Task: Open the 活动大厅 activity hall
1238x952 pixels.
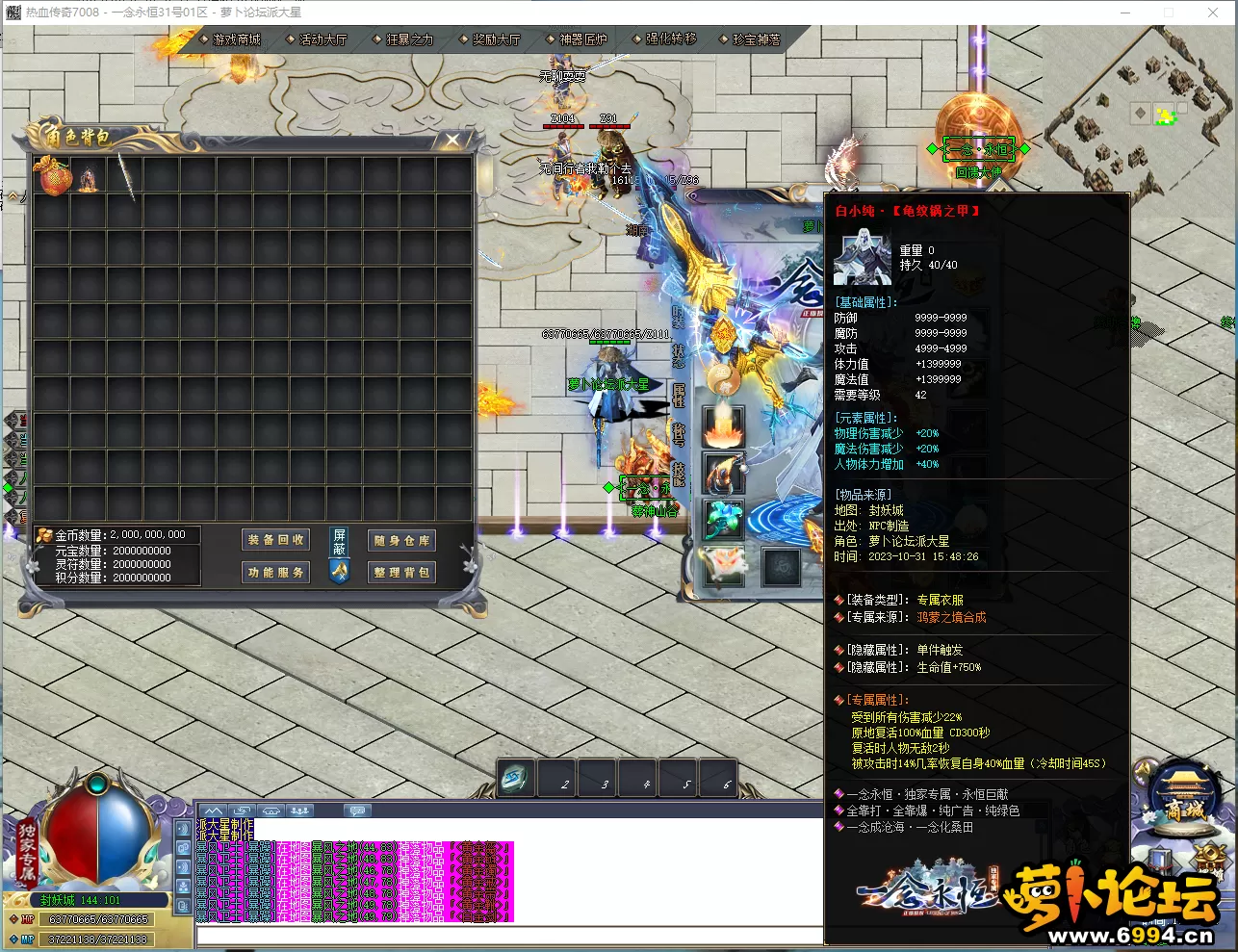Action: (322, 39)
